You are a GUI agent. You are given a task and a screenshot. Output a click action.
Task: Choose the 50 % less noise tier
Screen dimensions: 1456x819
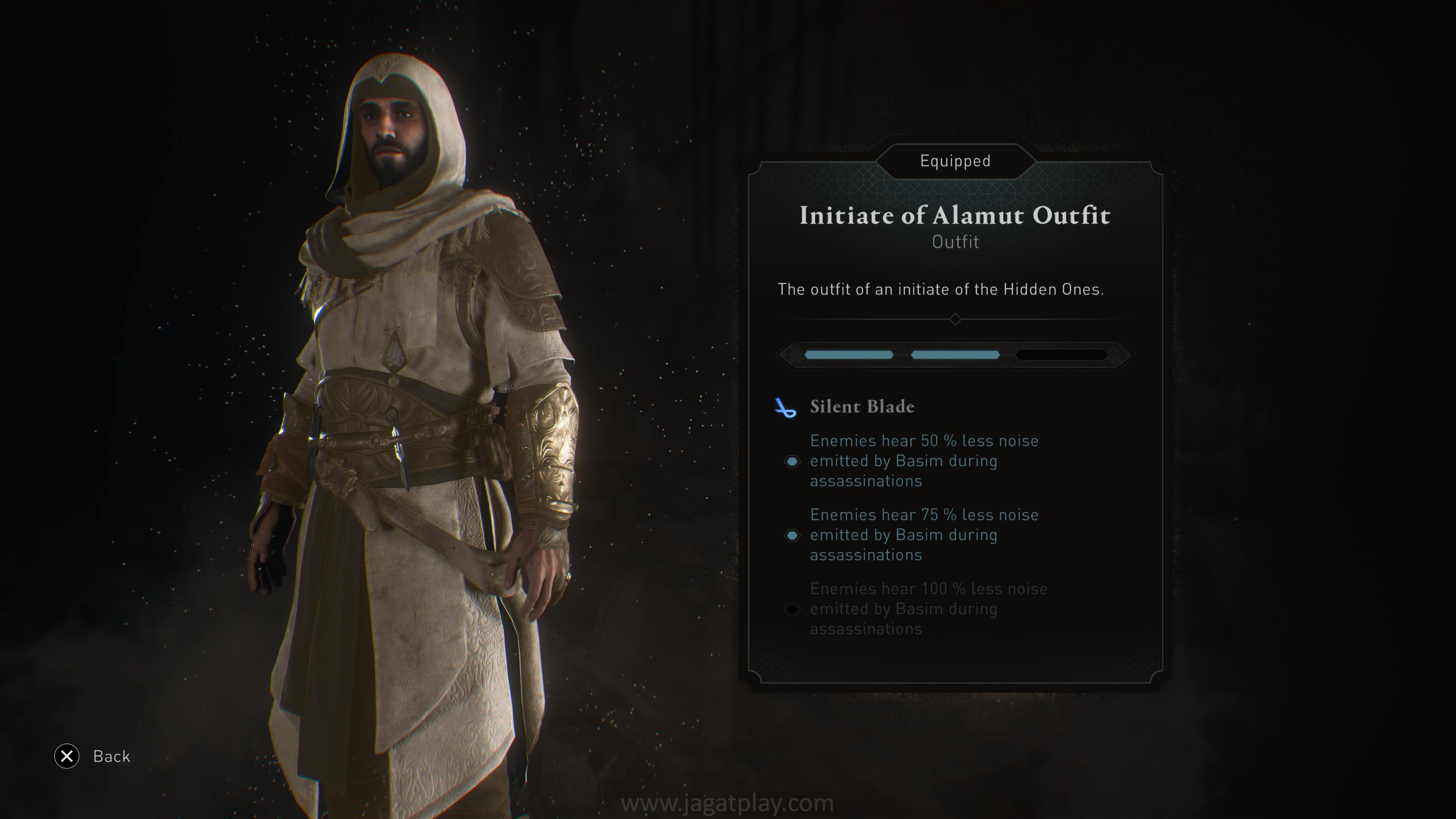[x=924, y=461]
